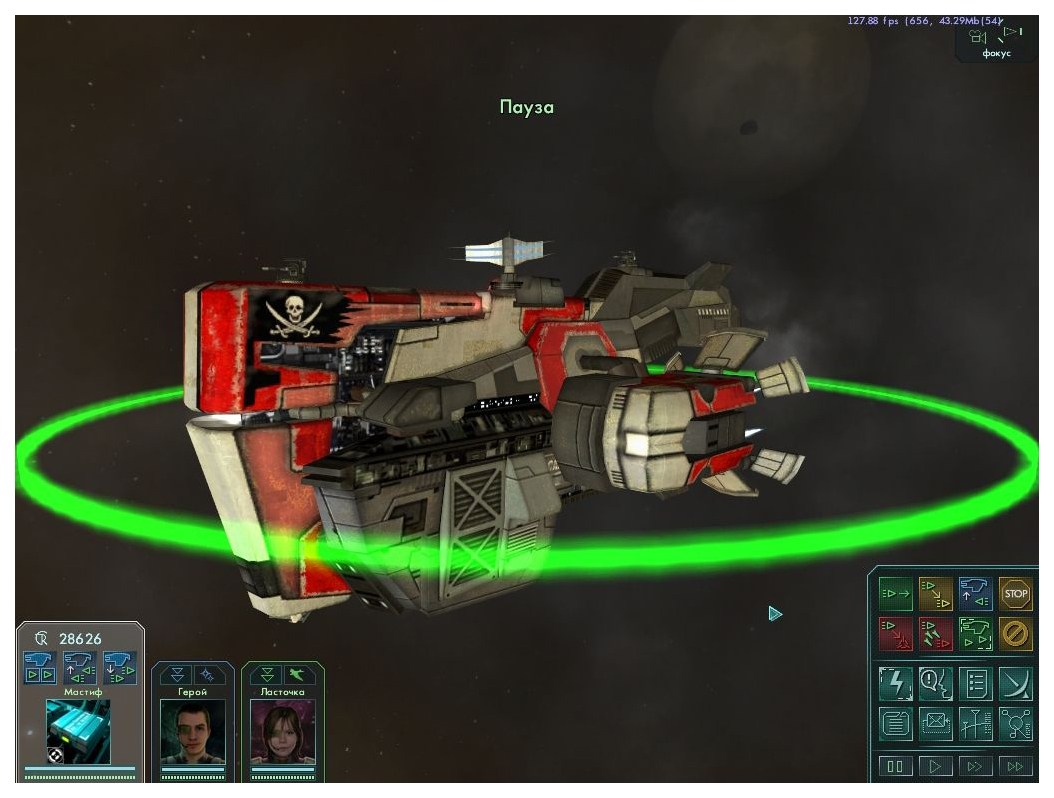Toggle the pause speed control
Image resolution: width=1054 pixels, height=798 pixels.
(x=895, y=767)
